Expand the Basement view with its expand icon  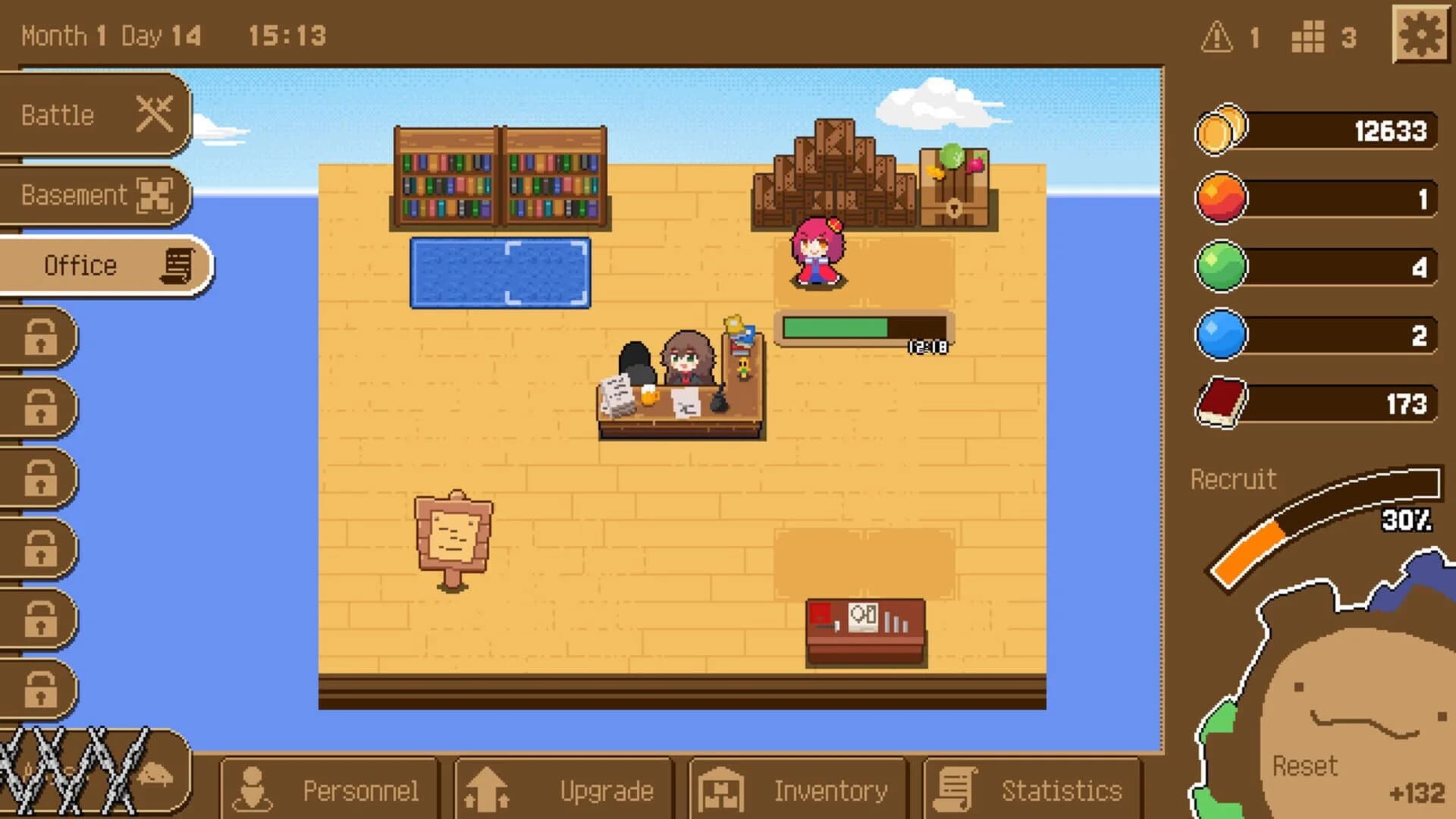(157, 195)
